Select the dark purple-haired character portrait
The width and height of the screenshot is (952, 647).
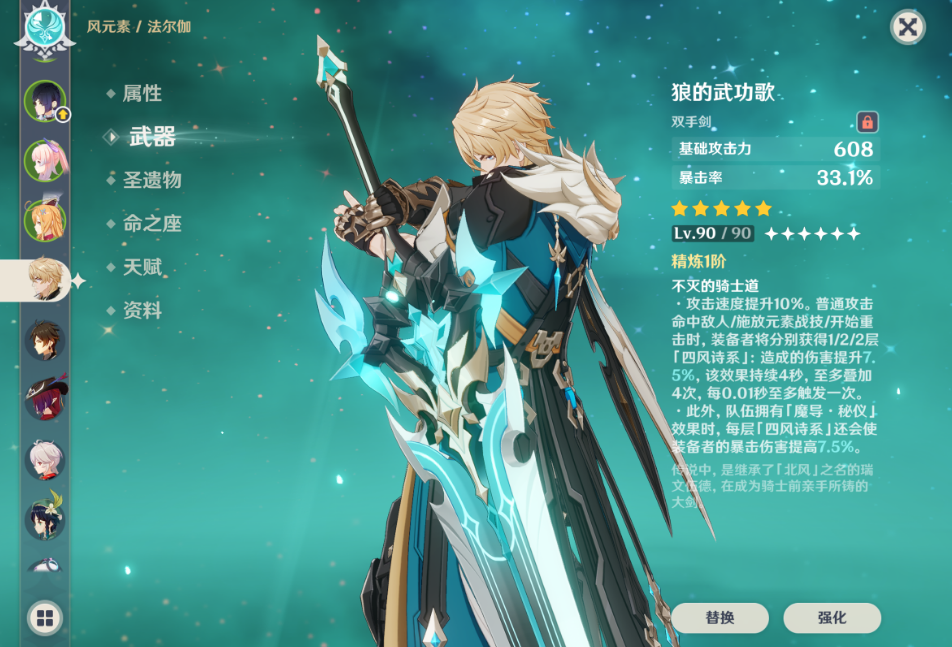(x=45, y=100)
